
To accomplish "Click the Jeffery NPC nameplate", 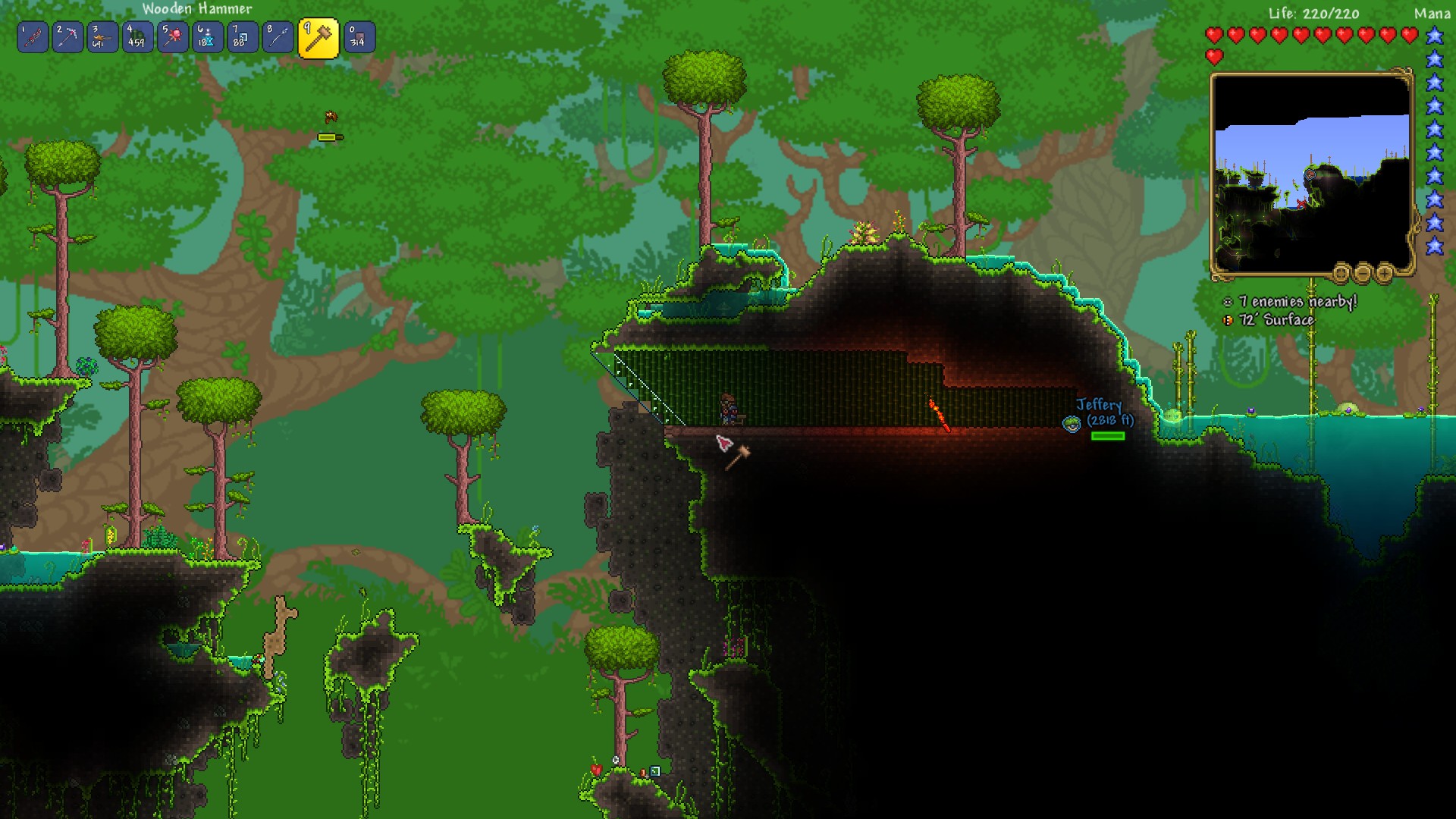I will (1100, 406).
